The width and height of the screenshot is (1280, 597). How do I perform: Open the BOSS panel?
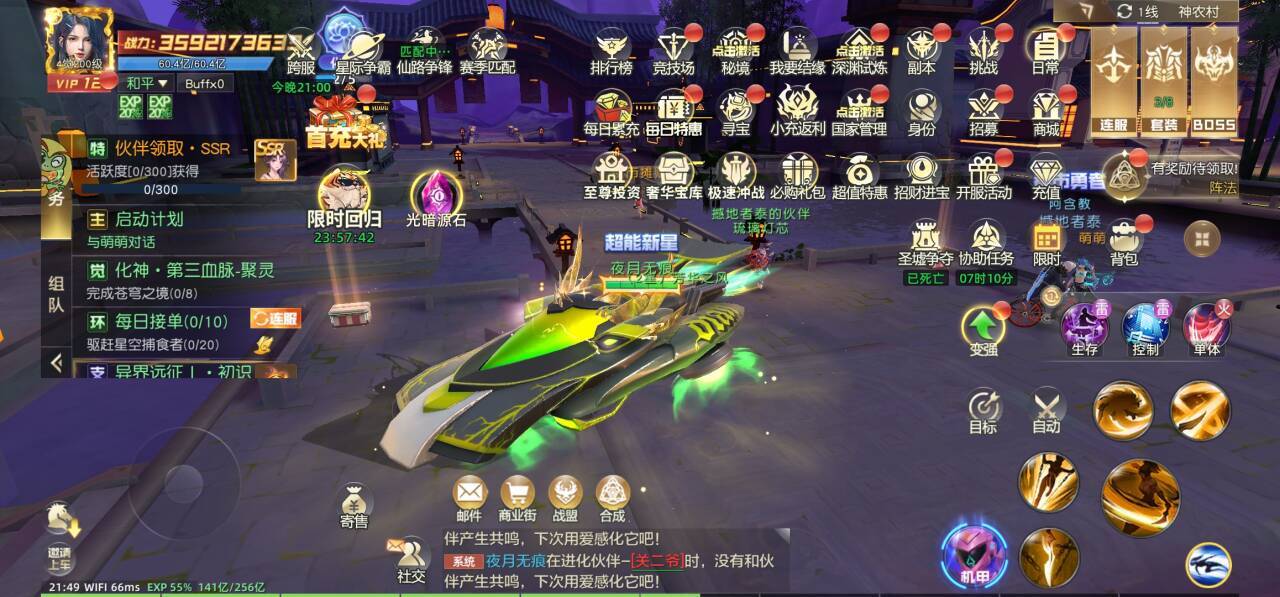[1215, 81]
